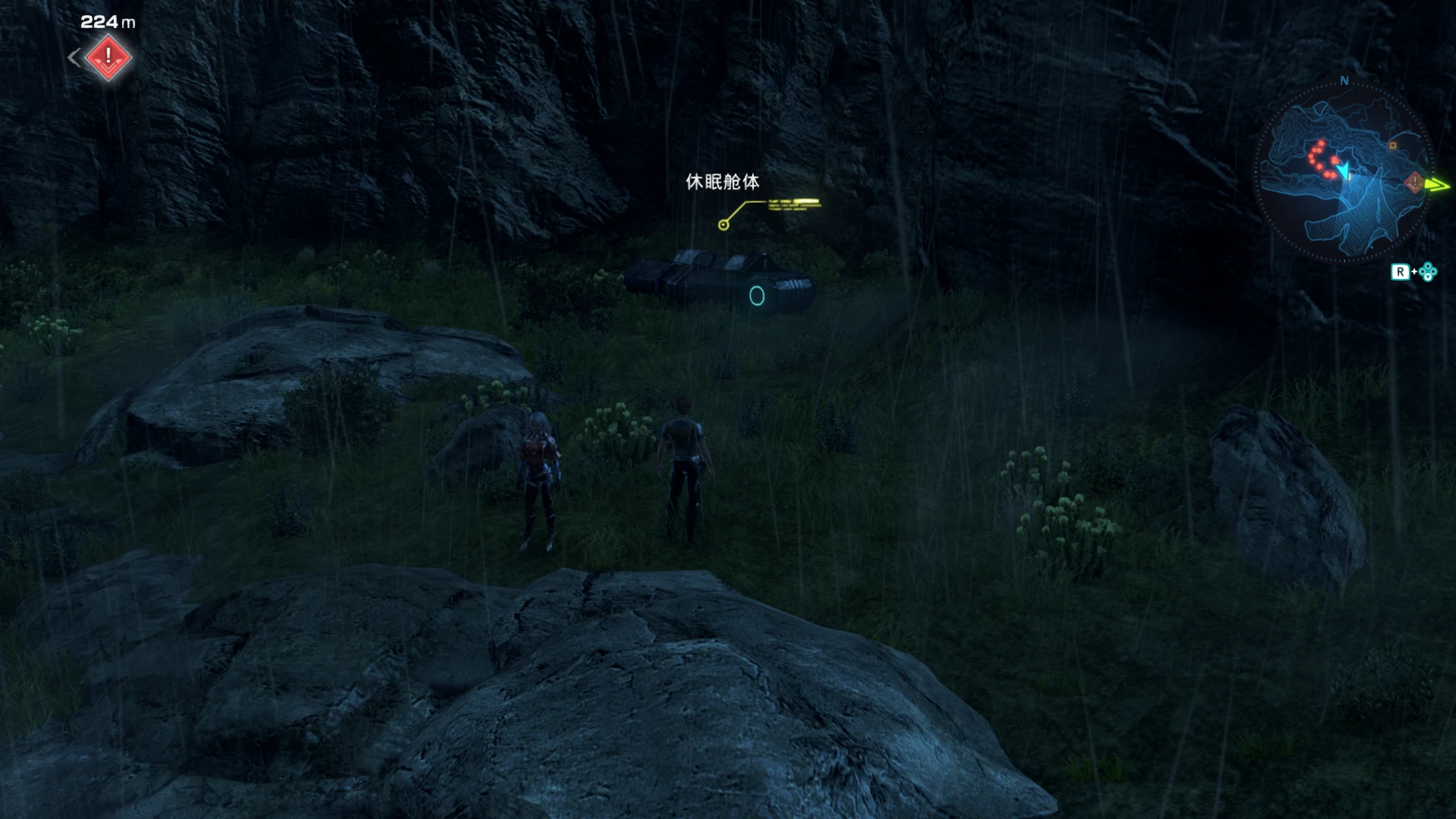Click the yellow objective indicator bar

(792, 202)
